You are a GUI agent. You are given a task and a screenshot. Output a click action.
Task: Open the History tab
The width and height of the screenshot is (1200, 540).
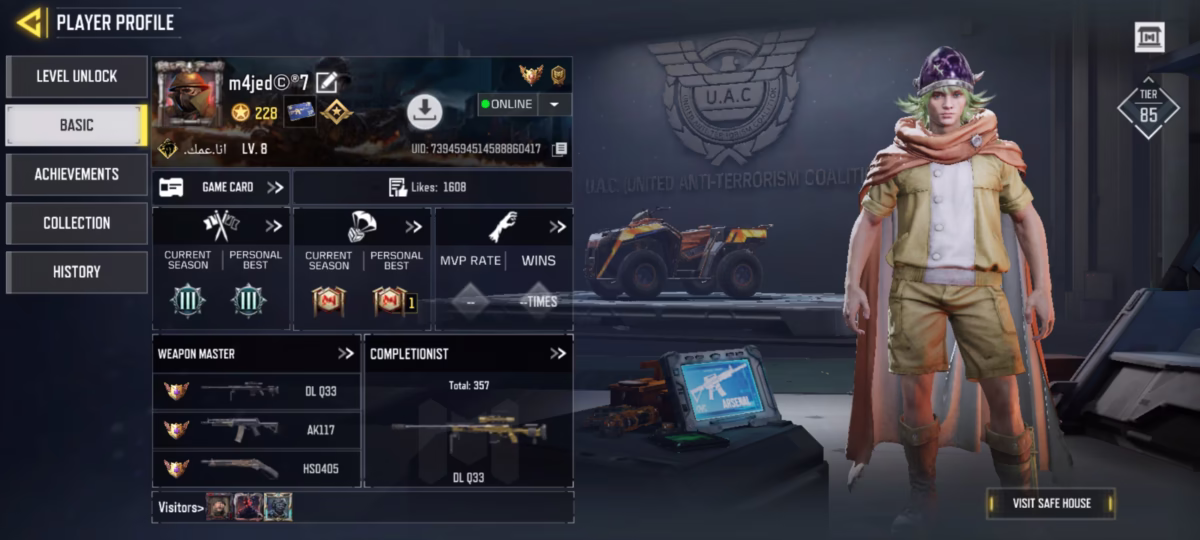(x=77, y=272)
